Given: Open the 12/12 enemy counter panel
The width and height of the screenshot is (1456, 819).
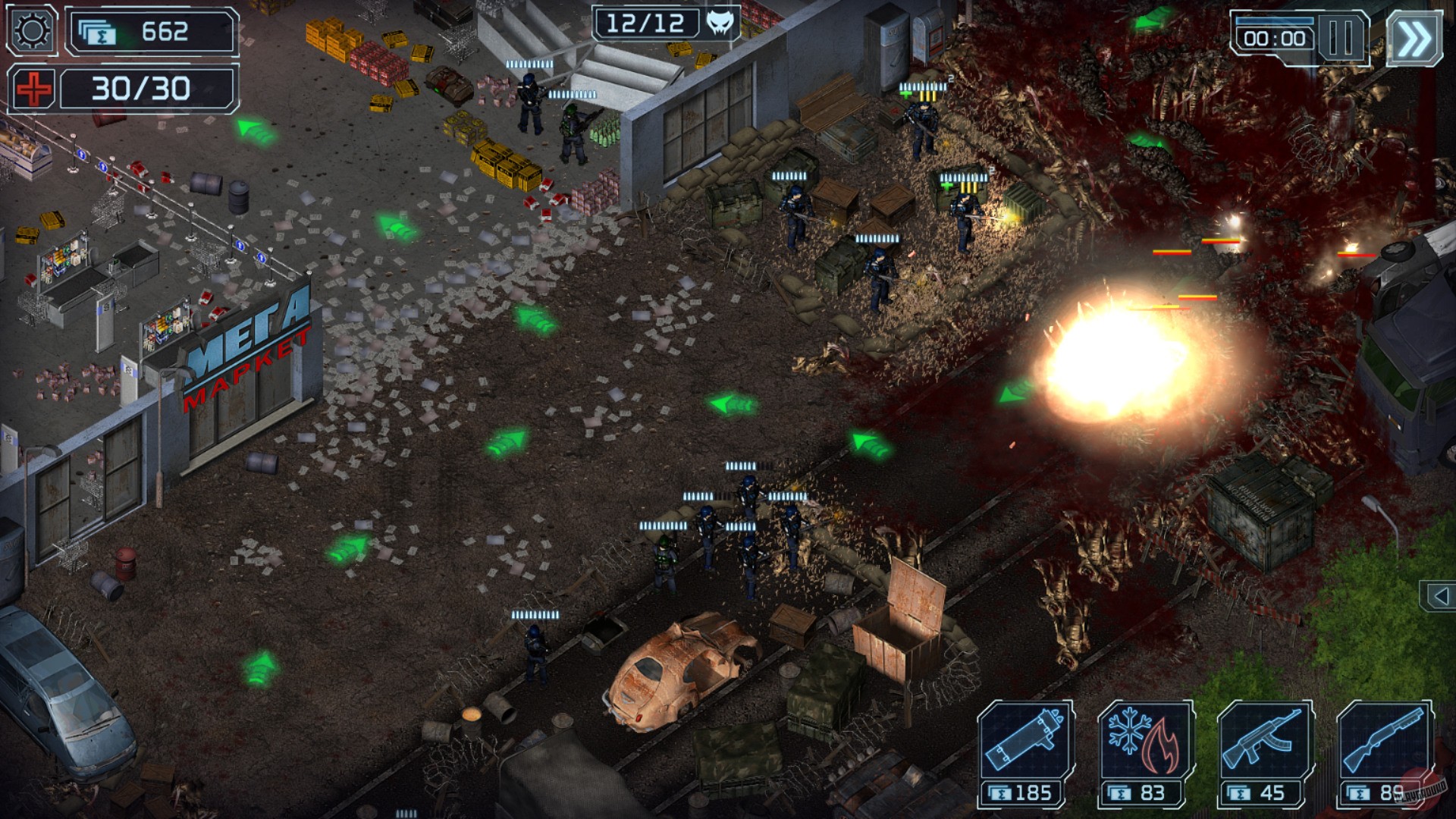Looking at the screenshot, I should click(x=646, y=24).
